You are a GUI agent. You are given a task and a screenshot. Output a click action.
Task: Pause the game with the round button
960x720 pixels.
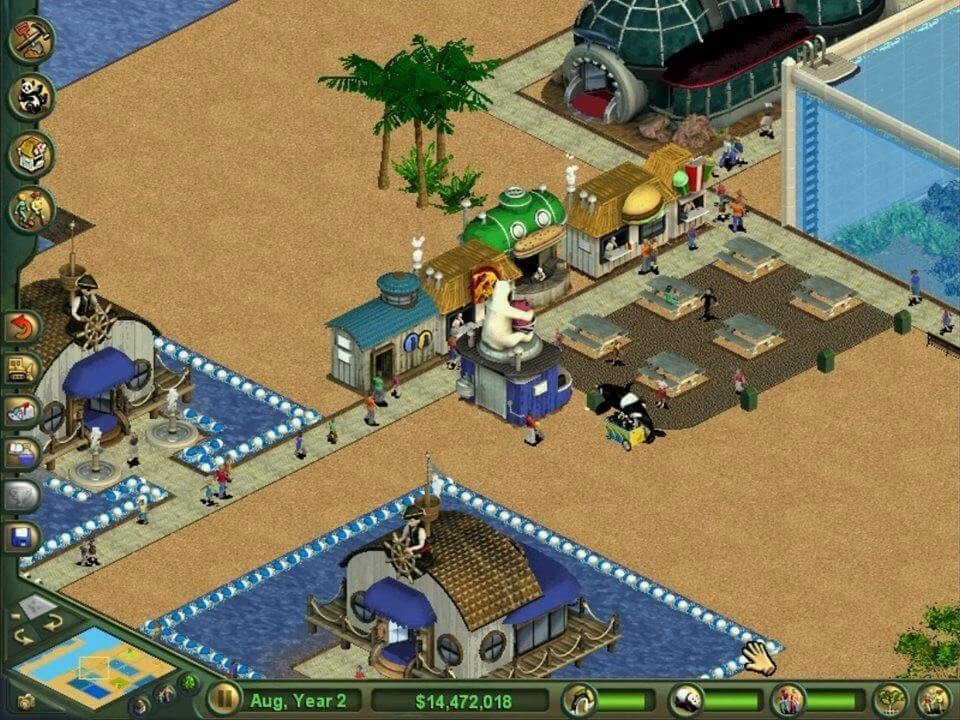[x=225, y=698]
